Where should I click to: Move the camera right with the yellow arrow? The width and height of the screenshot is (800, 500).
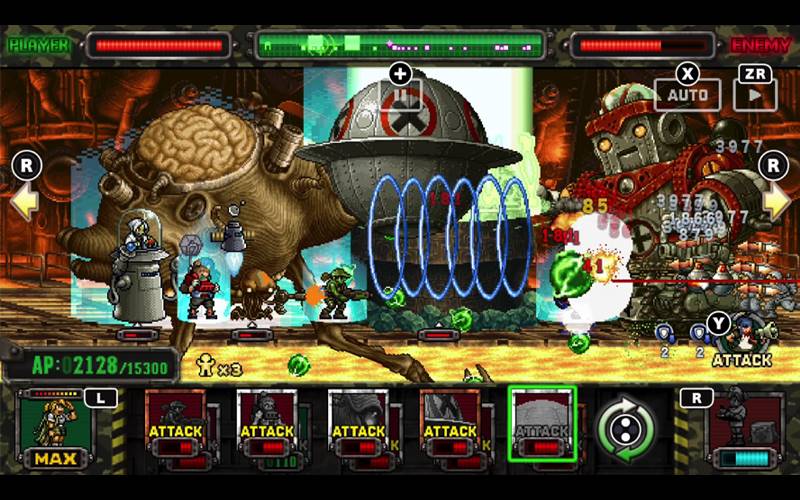coord(776,200)
